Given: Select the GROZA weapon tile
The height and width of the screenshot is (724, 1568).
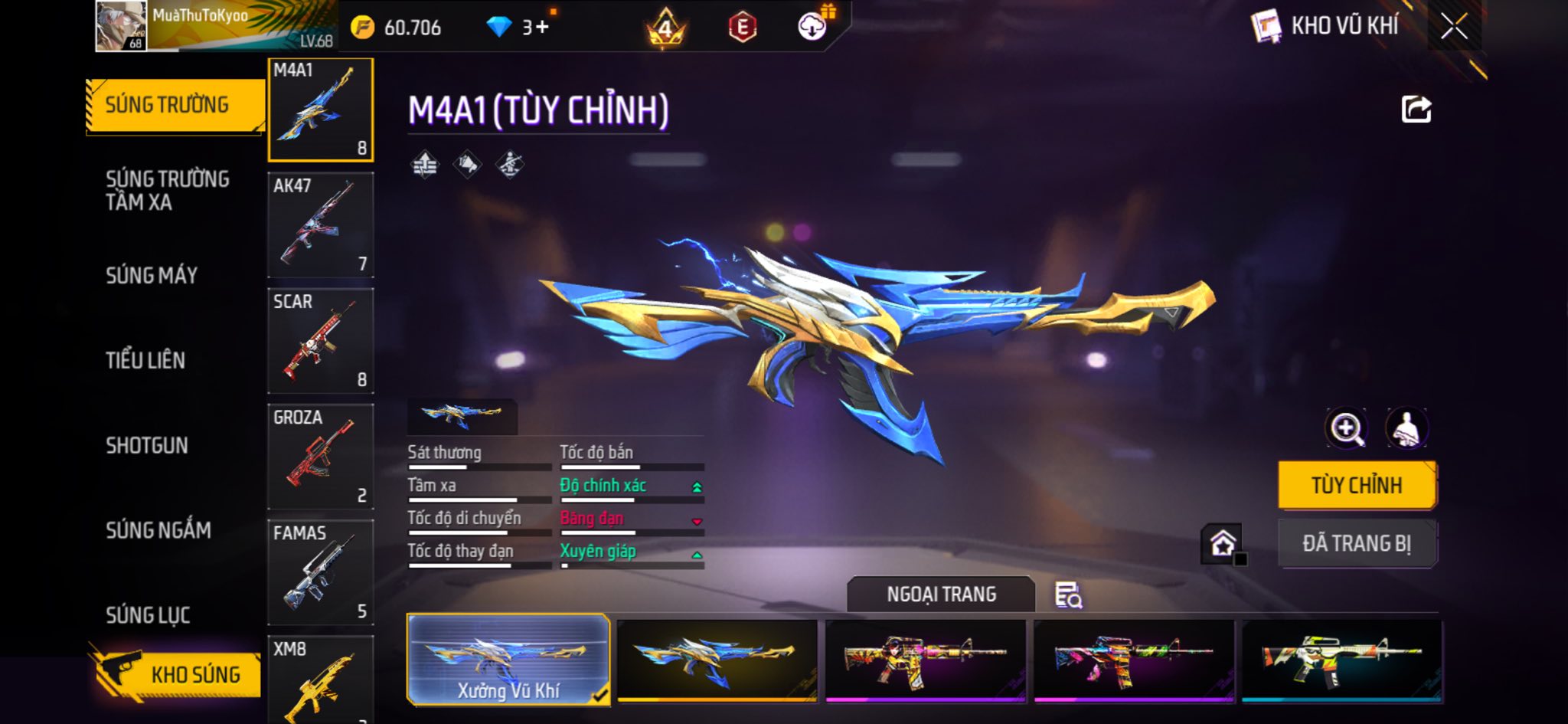Looking at the screenshot, I should 321,457.
